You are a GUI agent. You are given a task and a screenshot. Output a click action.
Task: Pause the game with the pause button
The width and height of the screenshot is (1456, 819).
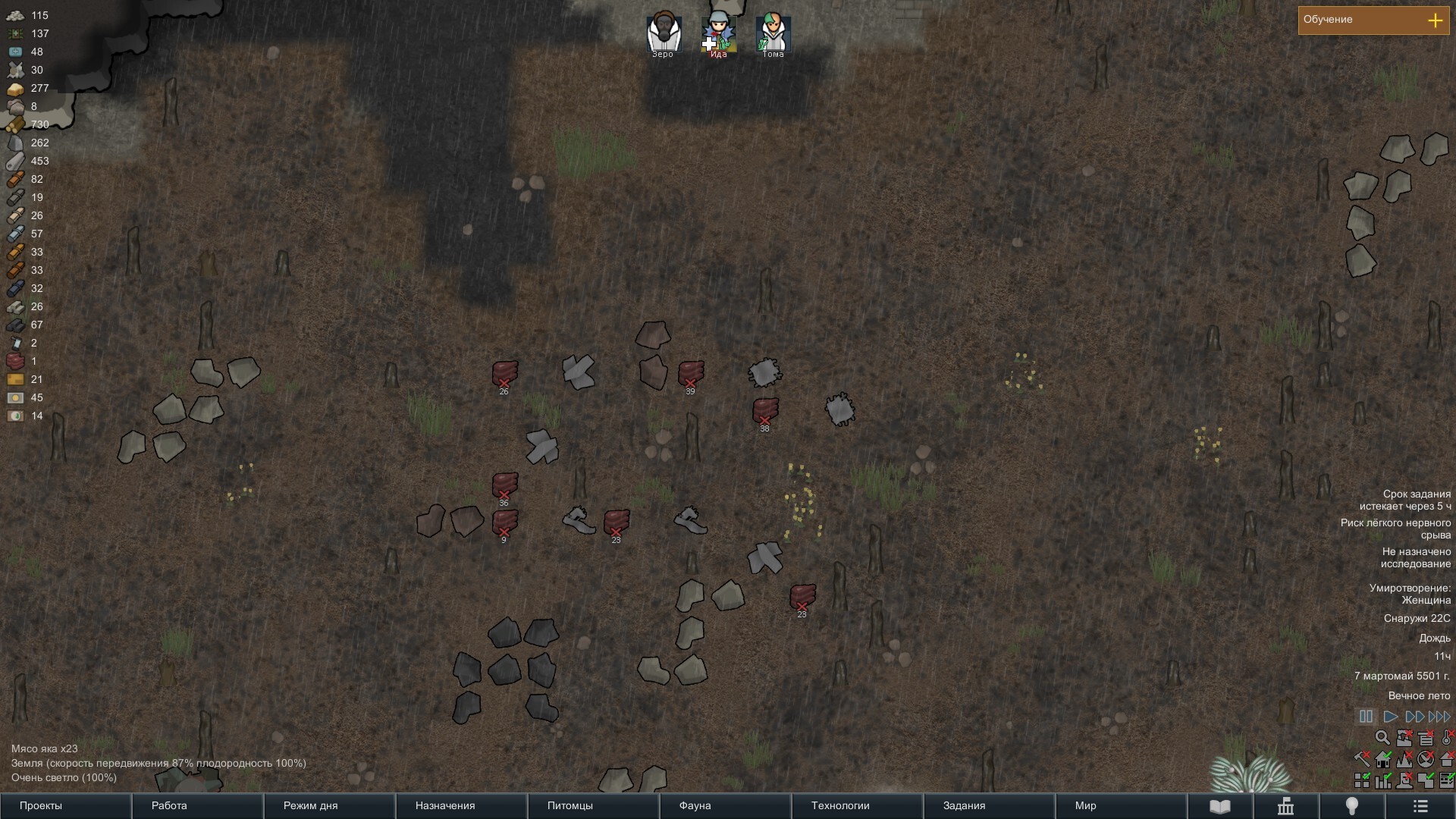pos(1366,717)
